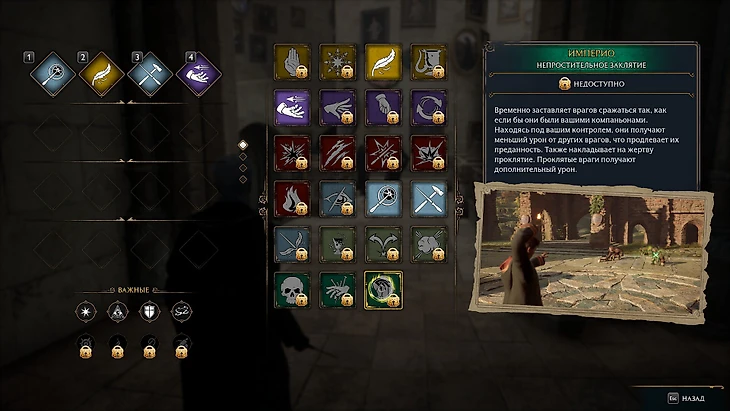
Task: Click equipped spell slot 2 with Levioso
Action: point(99,74)
